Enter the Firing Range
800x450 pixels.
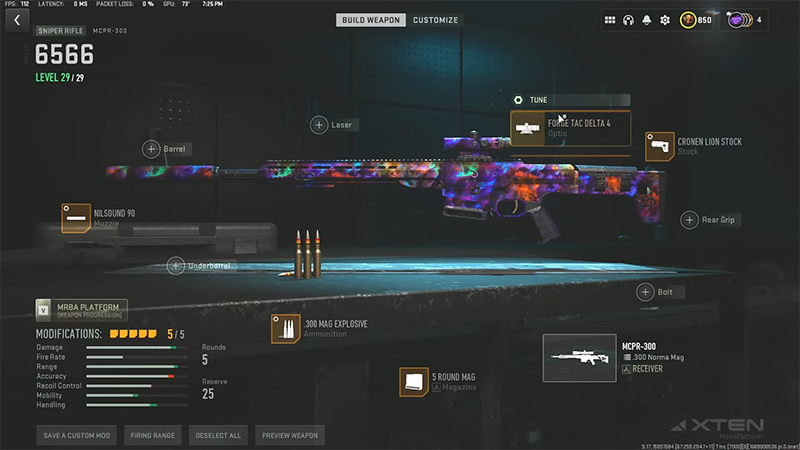pos(154,435)
